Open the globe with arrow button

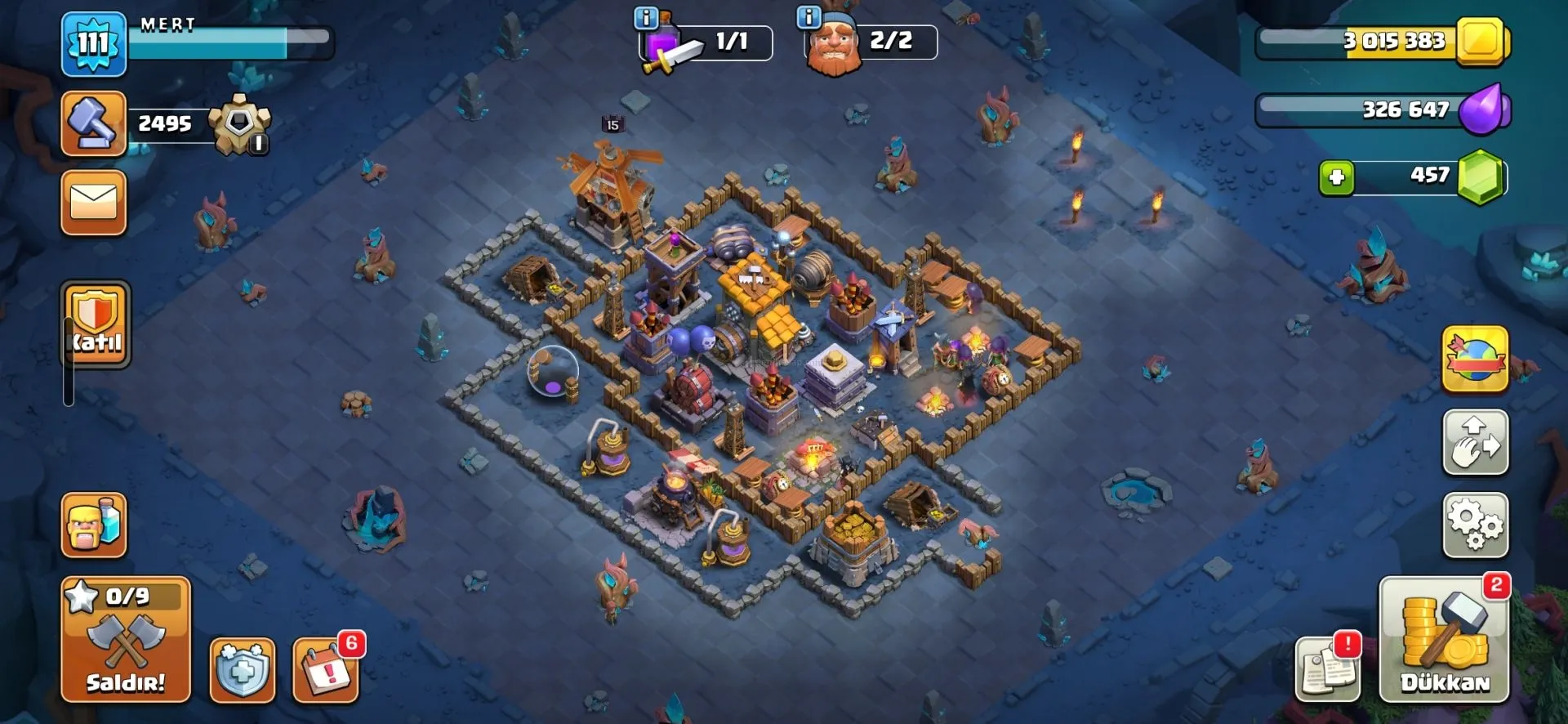click(1475, 359)
